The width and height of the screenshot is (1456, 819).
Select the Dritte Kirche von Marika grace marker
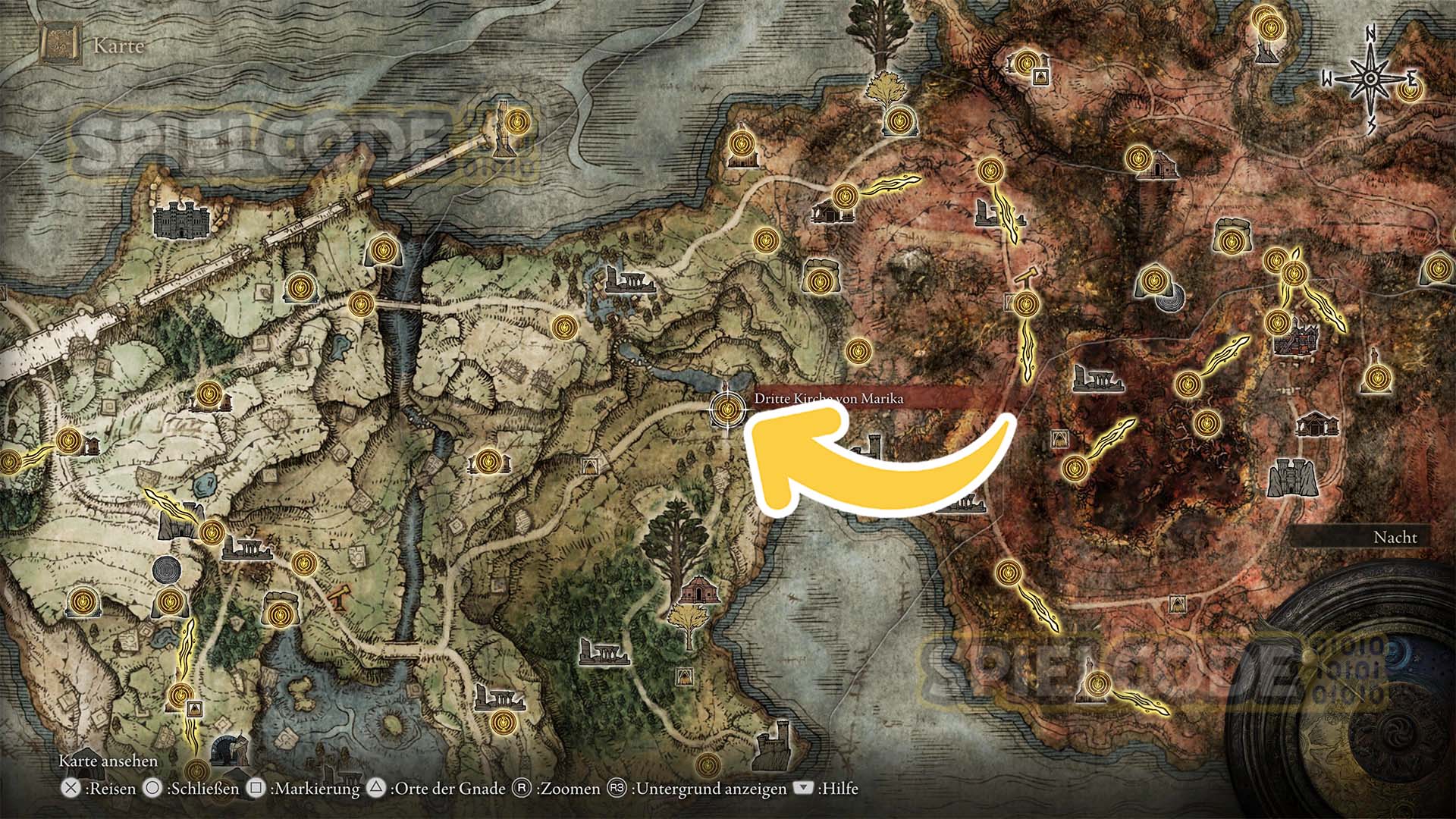tap(727, 410)
